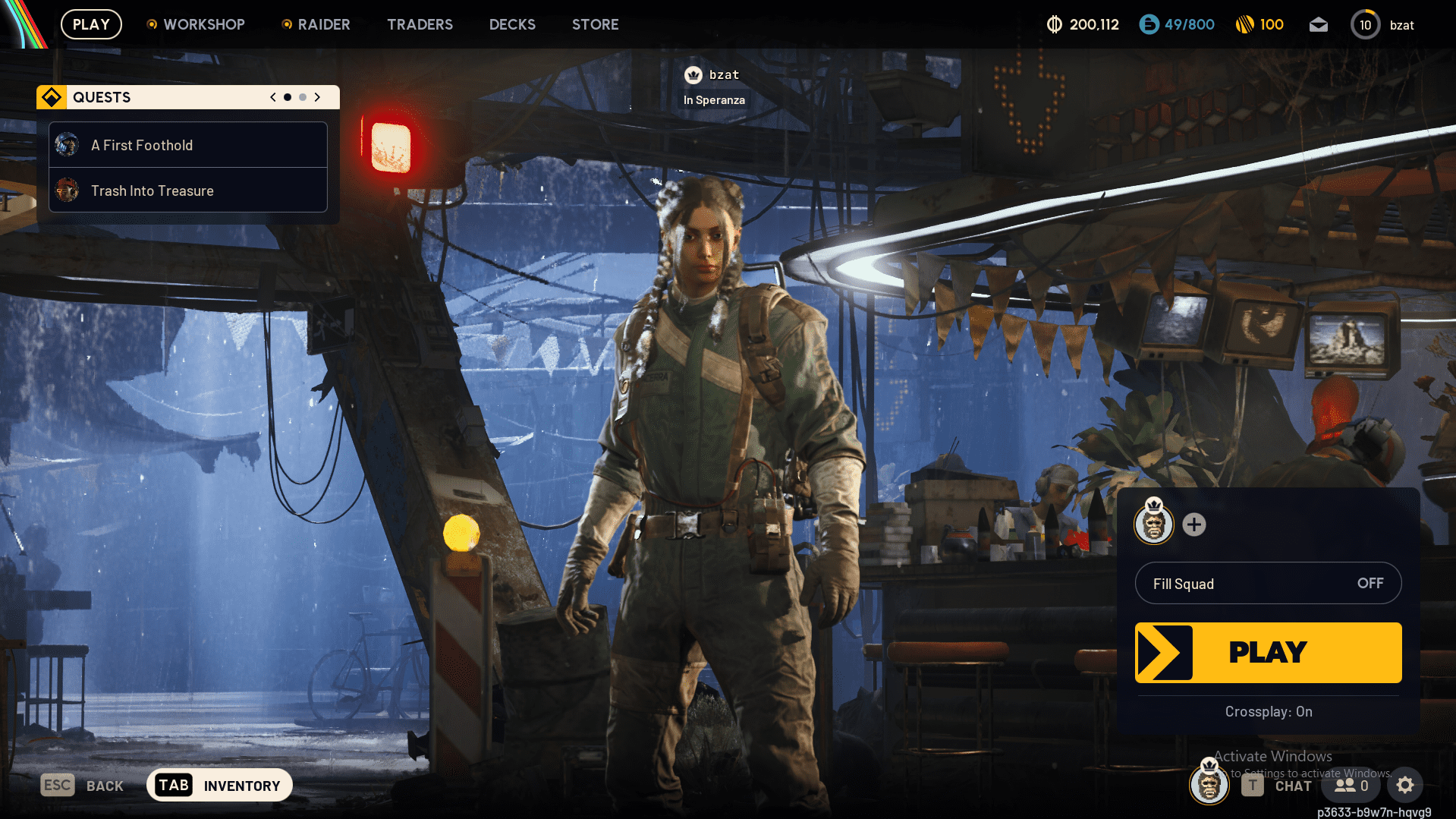The image size is (1456, 819).
Task: Toggle Crossplay setting below PLAY button
Action: (1267, 712)
